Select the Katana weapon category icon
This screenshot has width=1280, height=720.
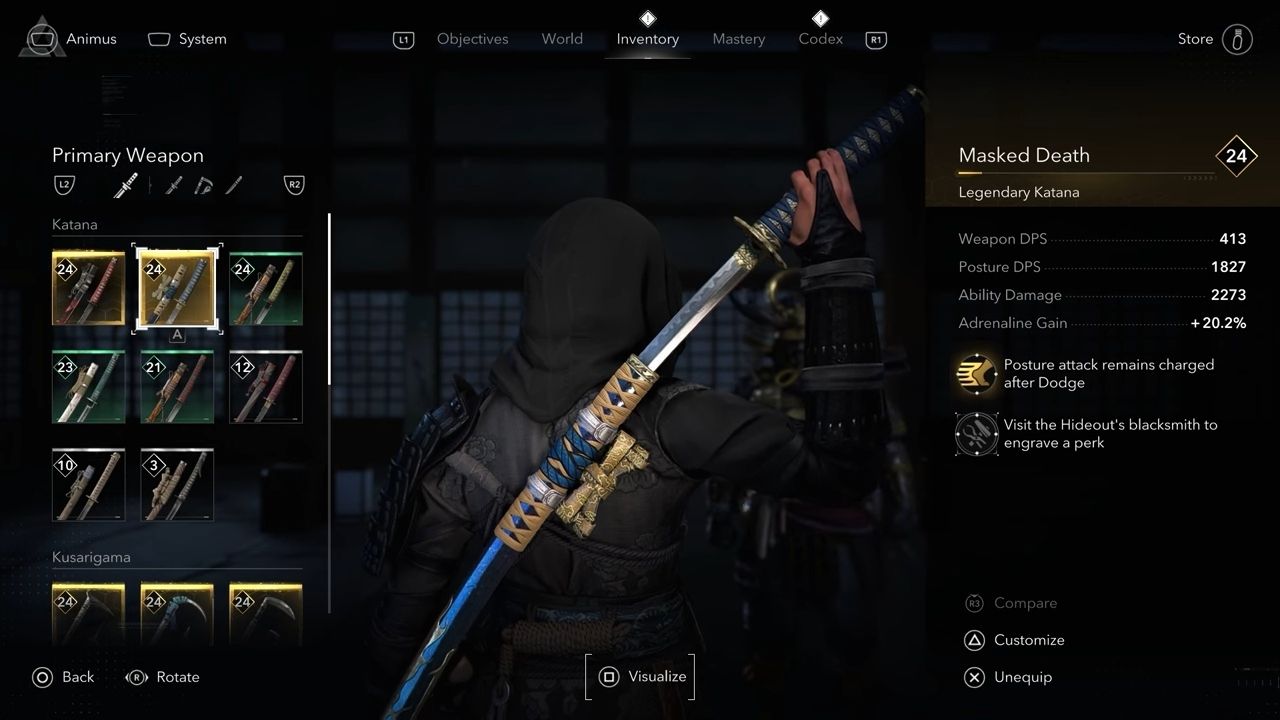[x=126, y=185]
